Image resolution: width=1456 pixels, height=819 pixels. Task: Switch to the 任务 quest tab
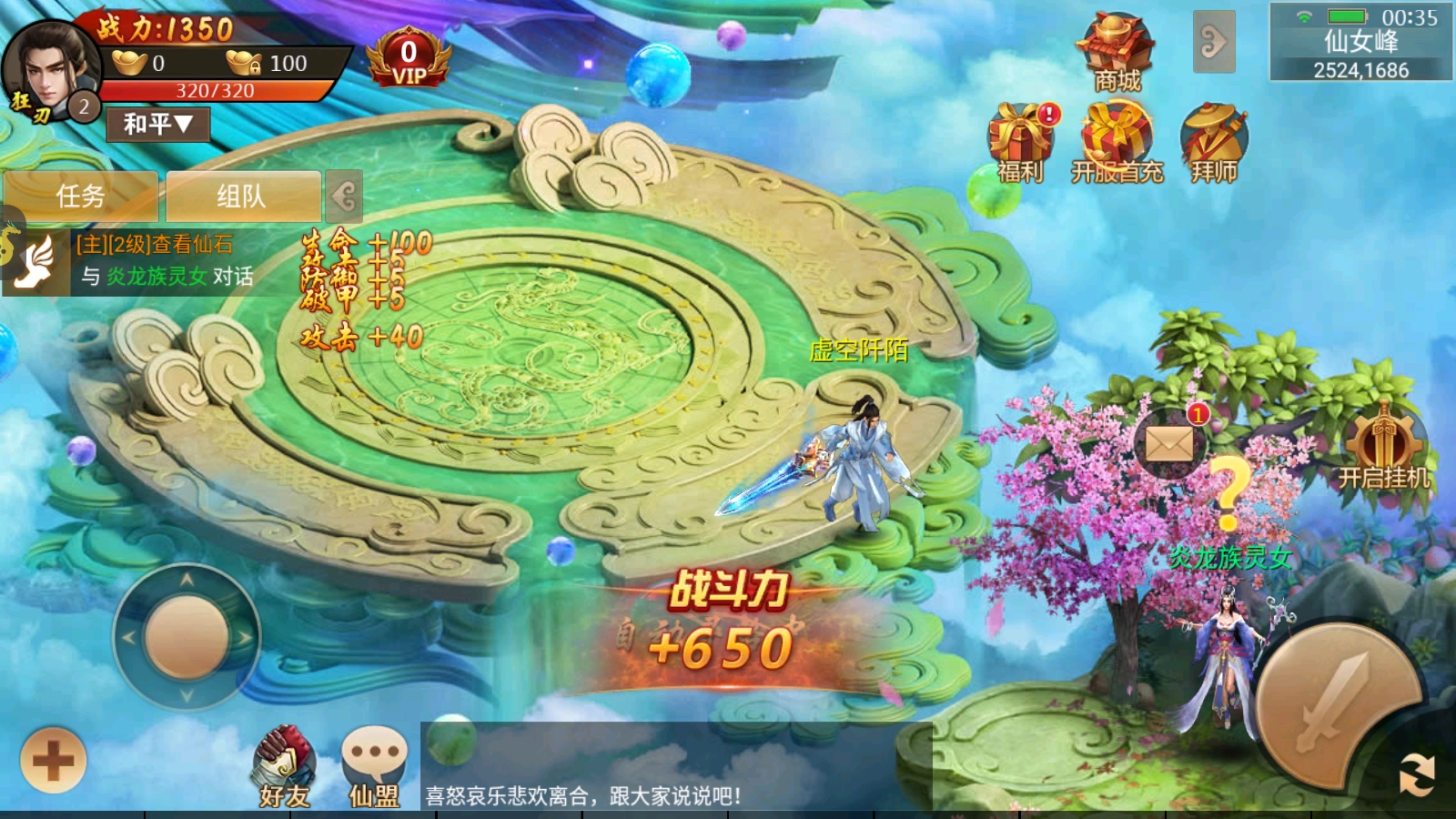coord(82,197)
